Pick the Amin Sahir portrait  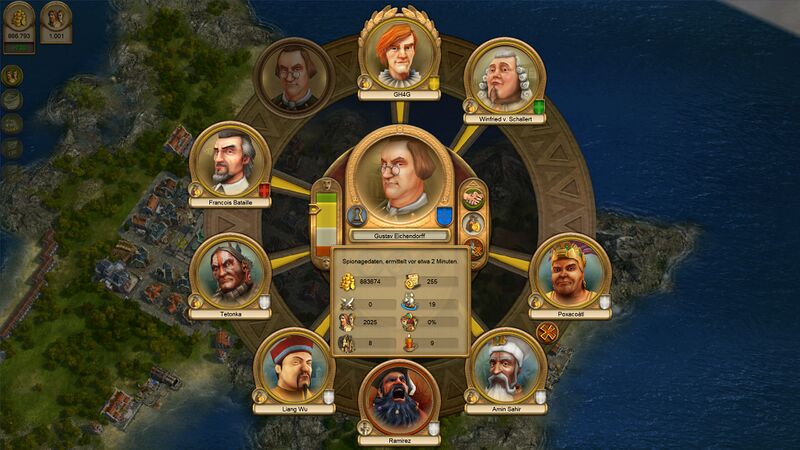tap(506, 365)
